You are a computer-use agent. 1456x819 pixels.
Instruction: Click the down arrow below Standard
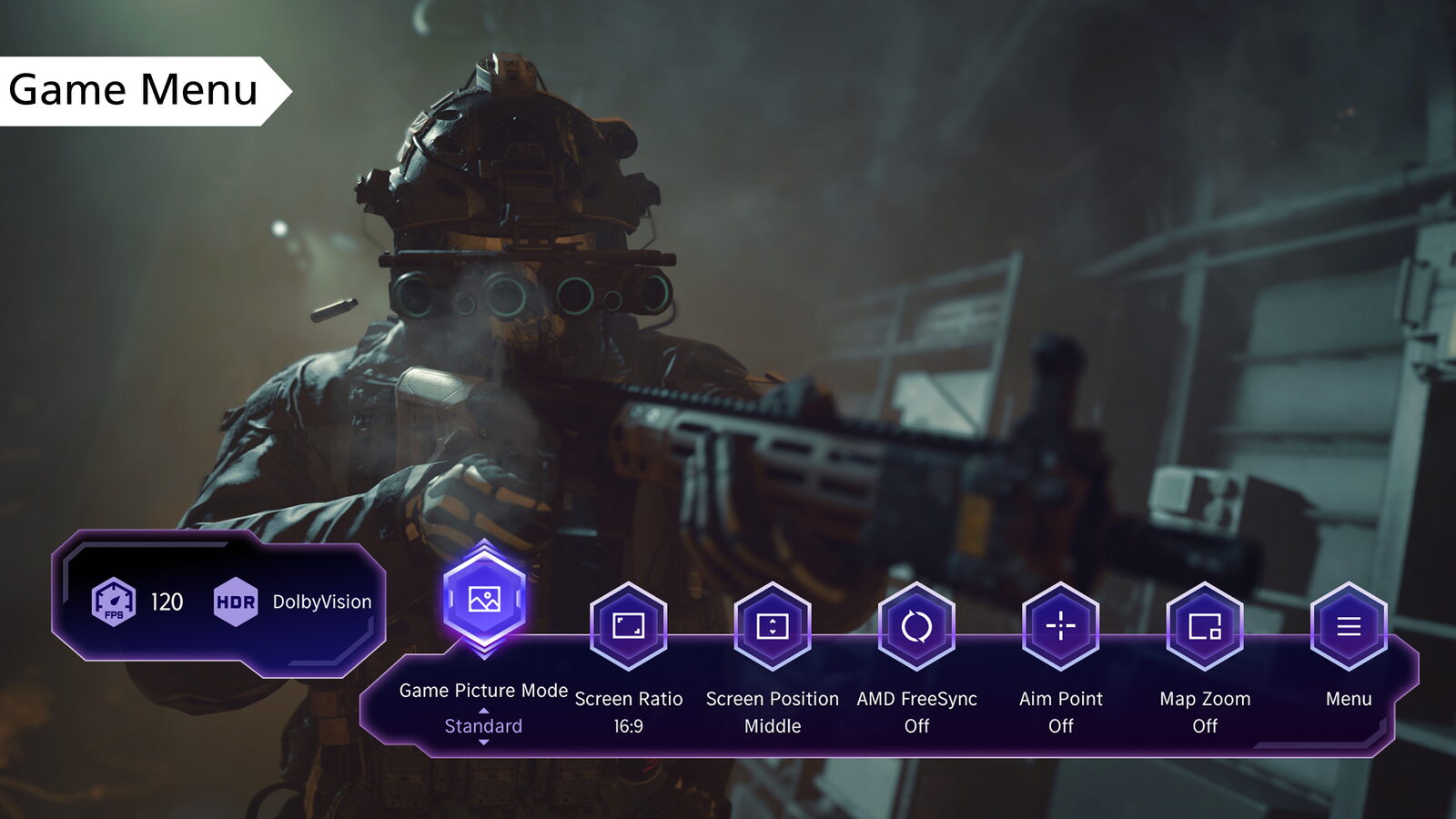pos(483,743)
